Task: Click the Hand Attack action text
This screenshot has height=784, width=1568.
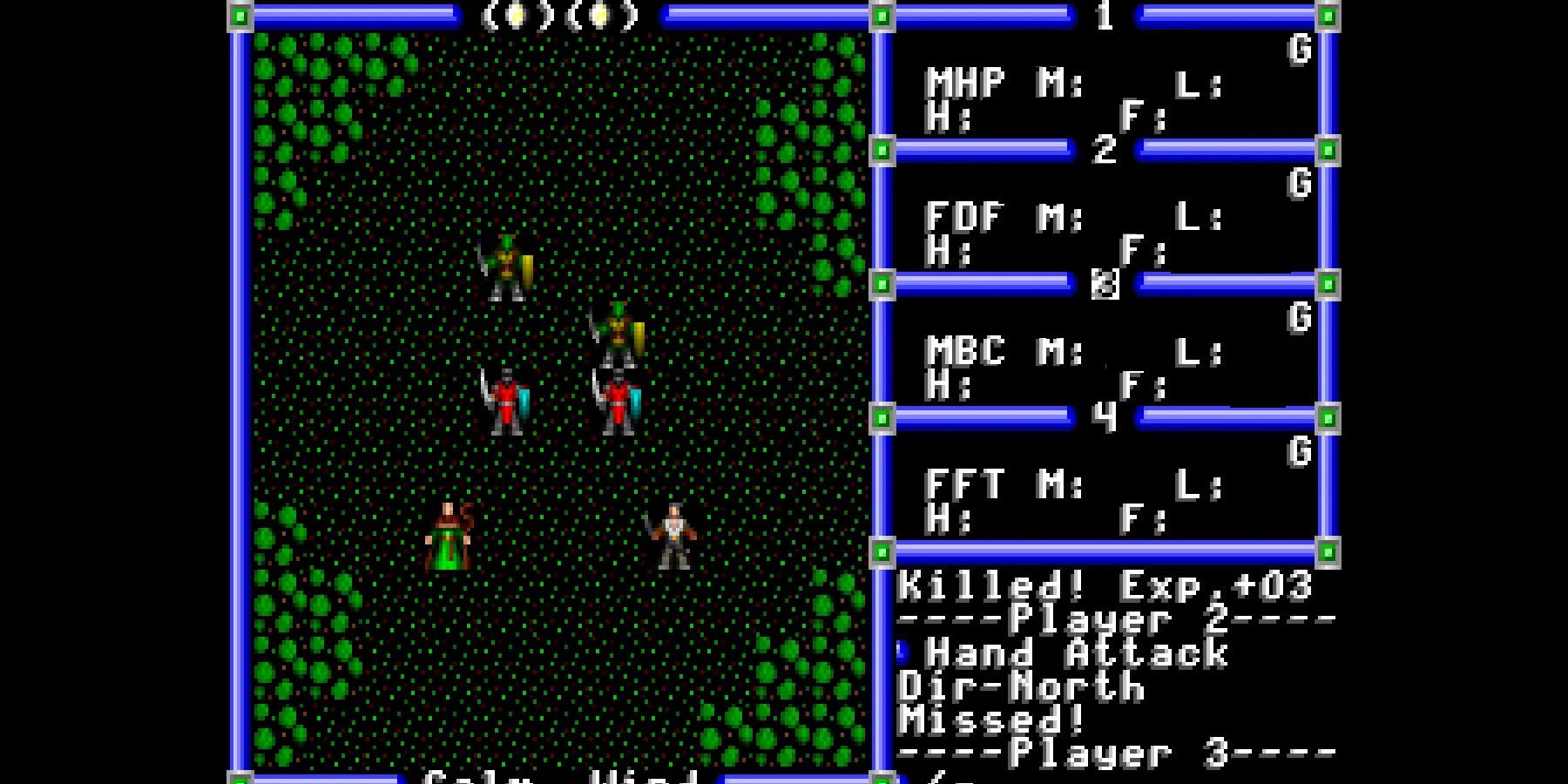Action: click(1071, 653)
